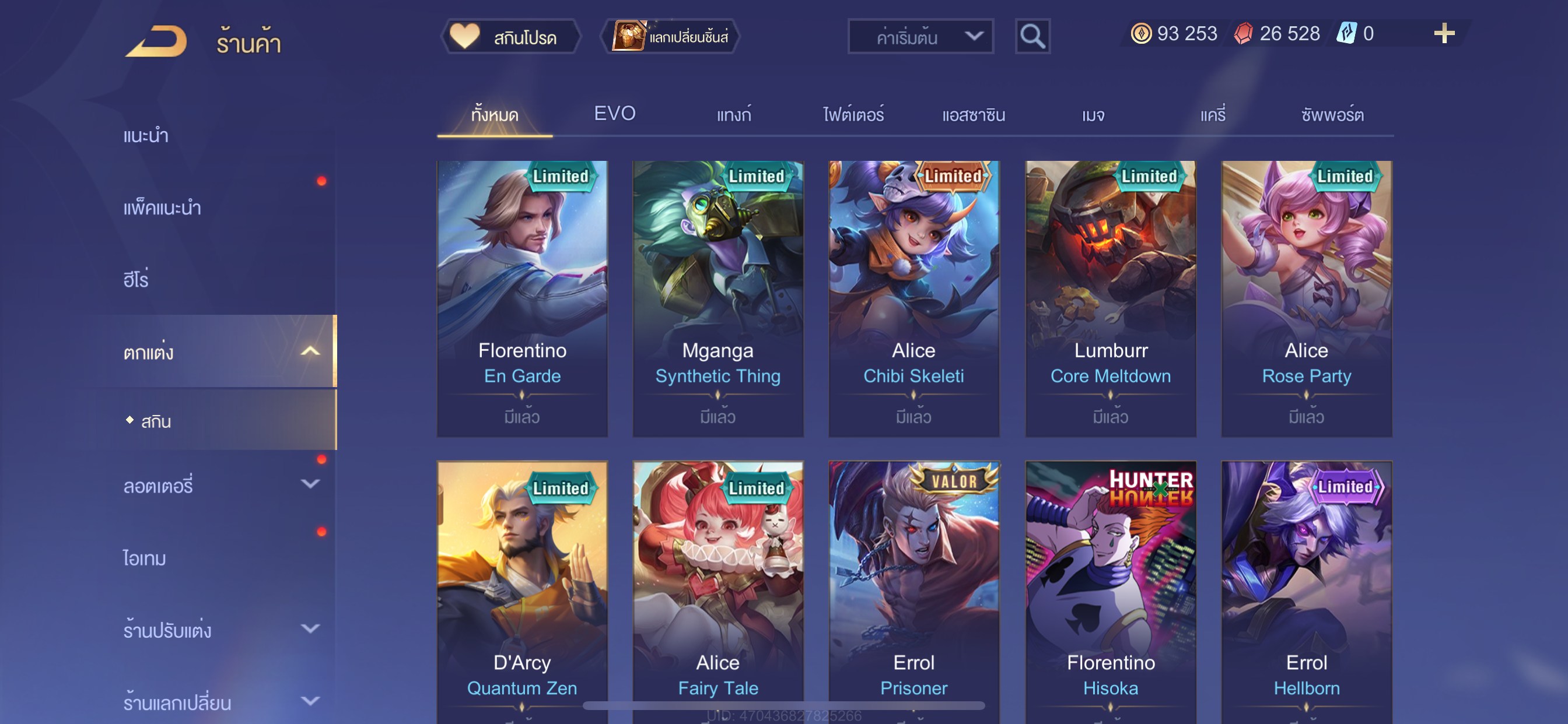Choose the Alice Rose Party skin card
This screenshot has height=724, width=1568.
[x=1306, y=298]
